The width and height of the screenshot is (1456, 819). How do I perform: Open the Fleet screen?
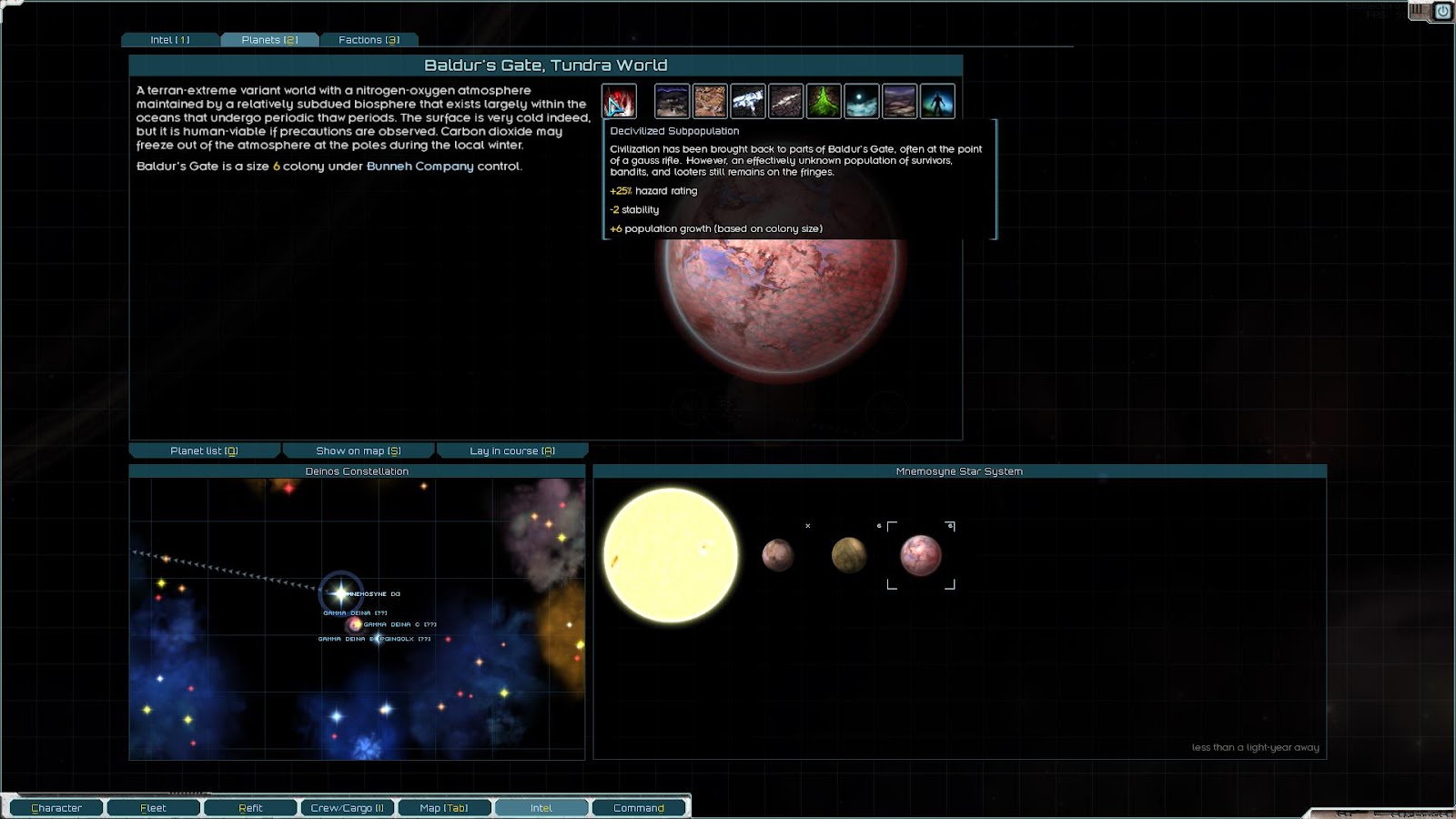[x=153, y=808]
